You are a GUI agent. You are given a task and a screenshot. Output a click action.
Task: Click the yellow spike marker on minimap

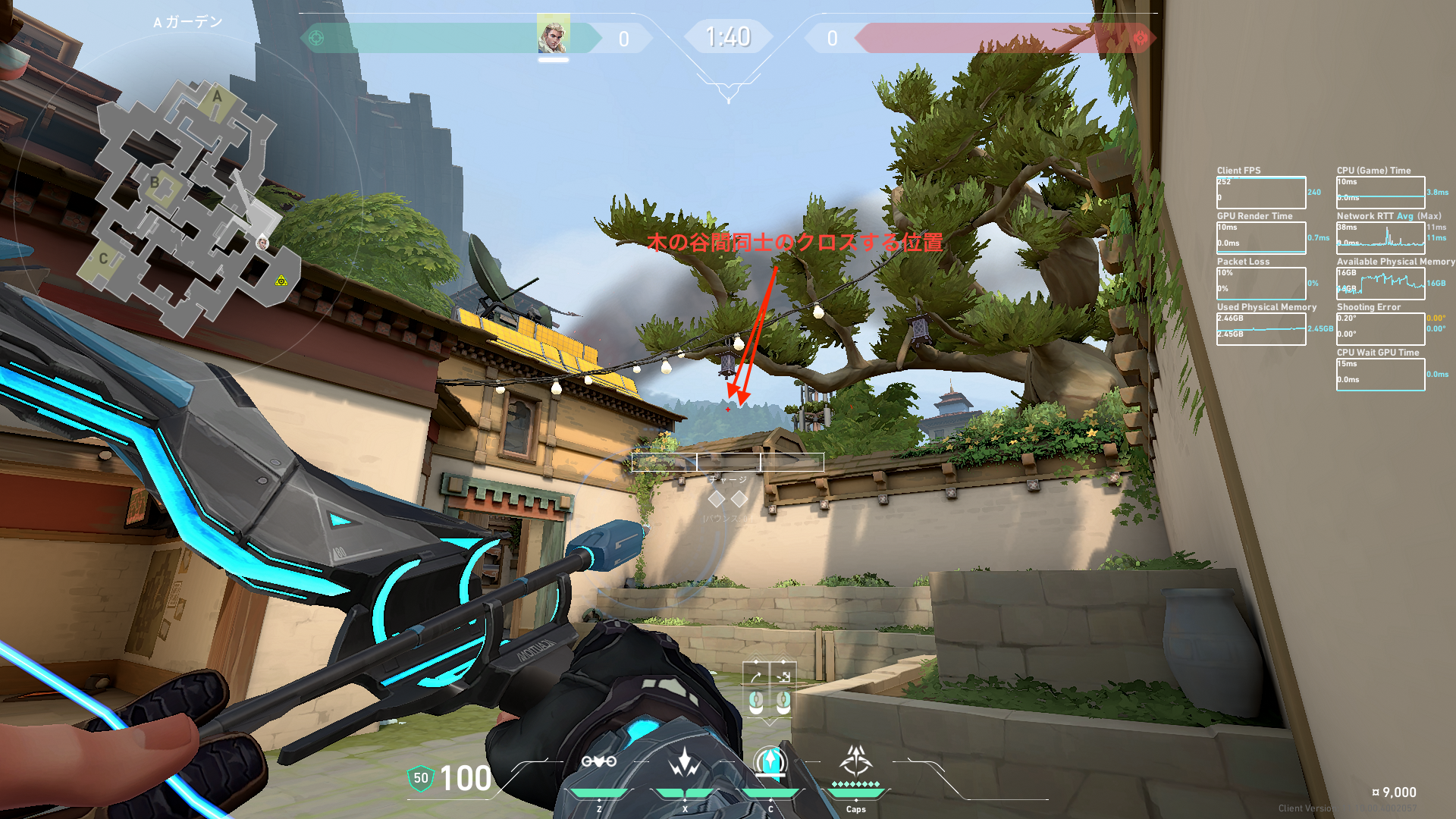click(x=281, y=281)
